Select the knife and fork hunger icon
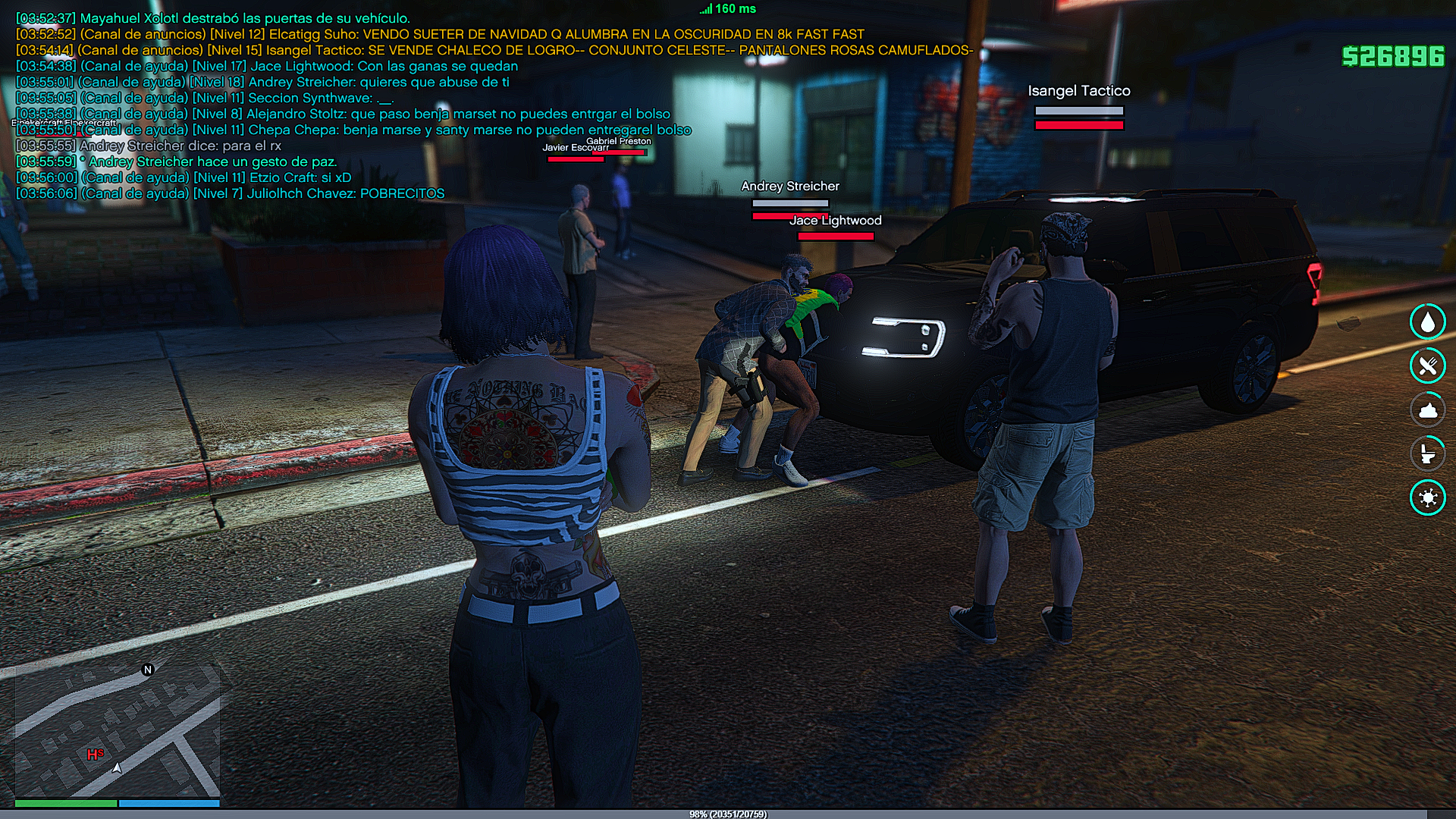Screen dimensions: 1456x819 pos(1428,366)
